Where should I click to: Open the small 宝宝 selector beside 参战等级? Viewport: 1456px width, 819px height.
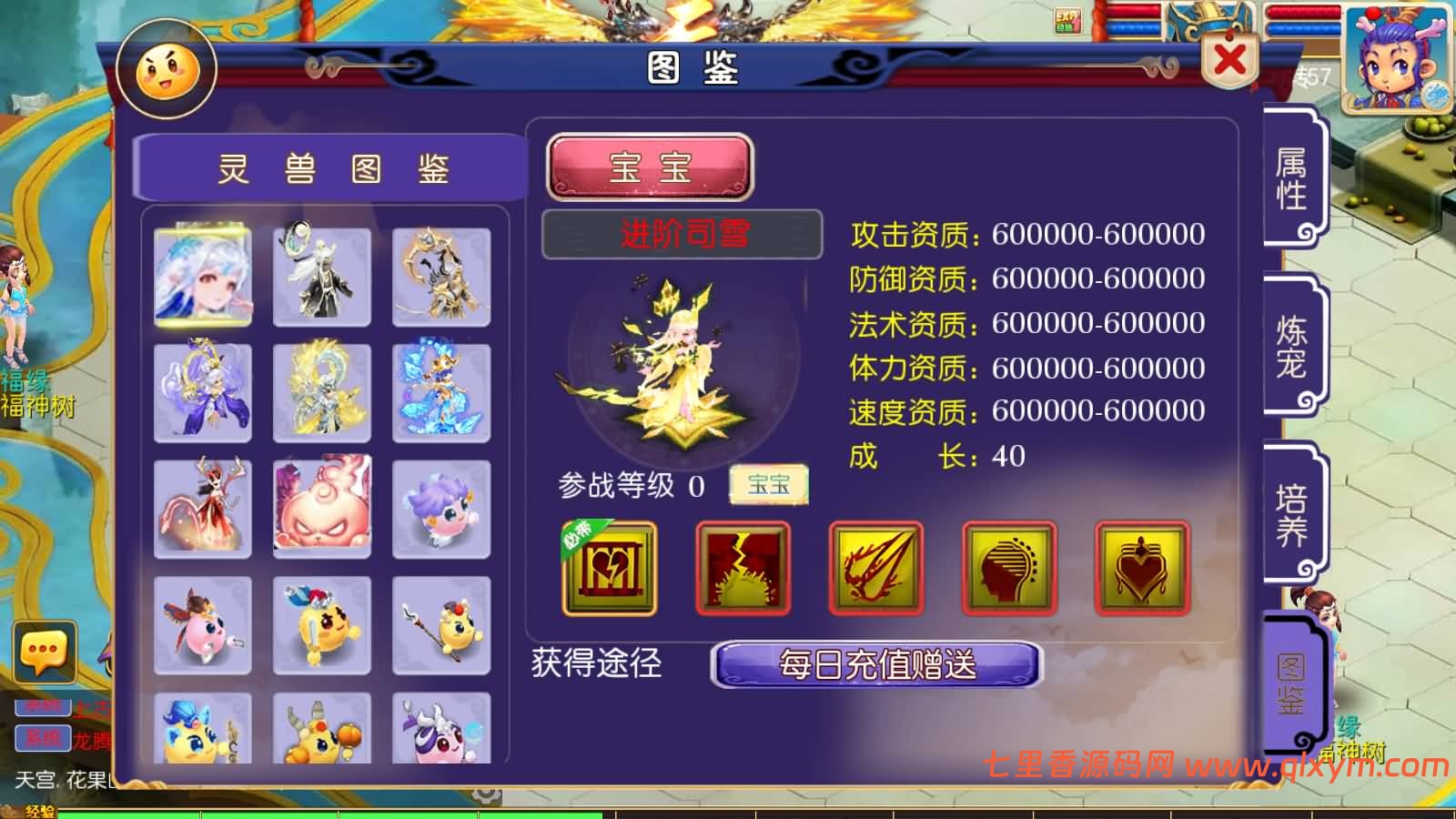[x=769, y=485]
